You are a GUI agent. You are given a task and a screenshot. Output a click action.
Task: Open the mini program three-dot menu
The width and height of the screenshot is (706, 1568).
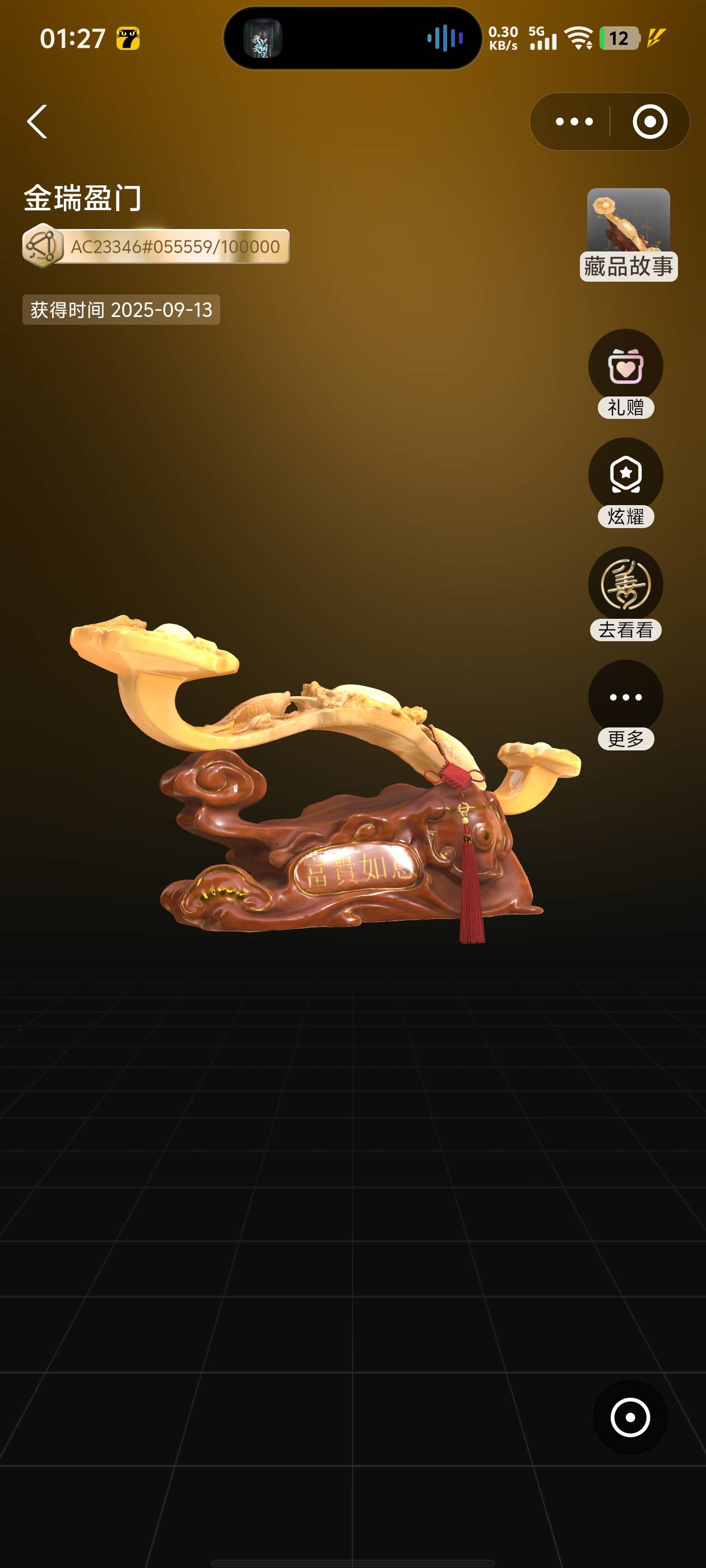point(574,122)
